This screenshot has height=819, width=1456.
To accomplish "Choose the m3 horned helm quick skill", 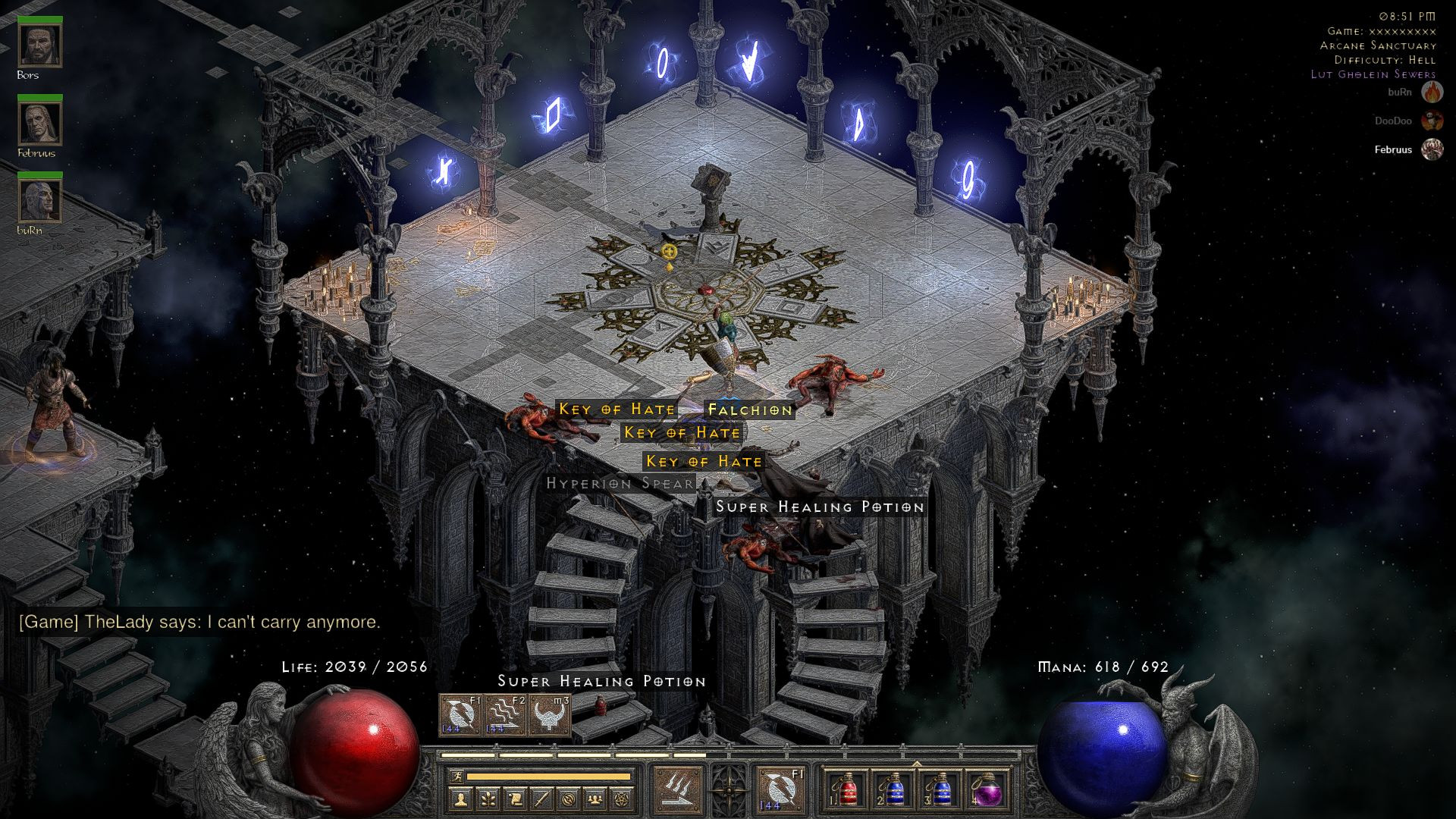I will pyautogui.click(x=550, y=714).
